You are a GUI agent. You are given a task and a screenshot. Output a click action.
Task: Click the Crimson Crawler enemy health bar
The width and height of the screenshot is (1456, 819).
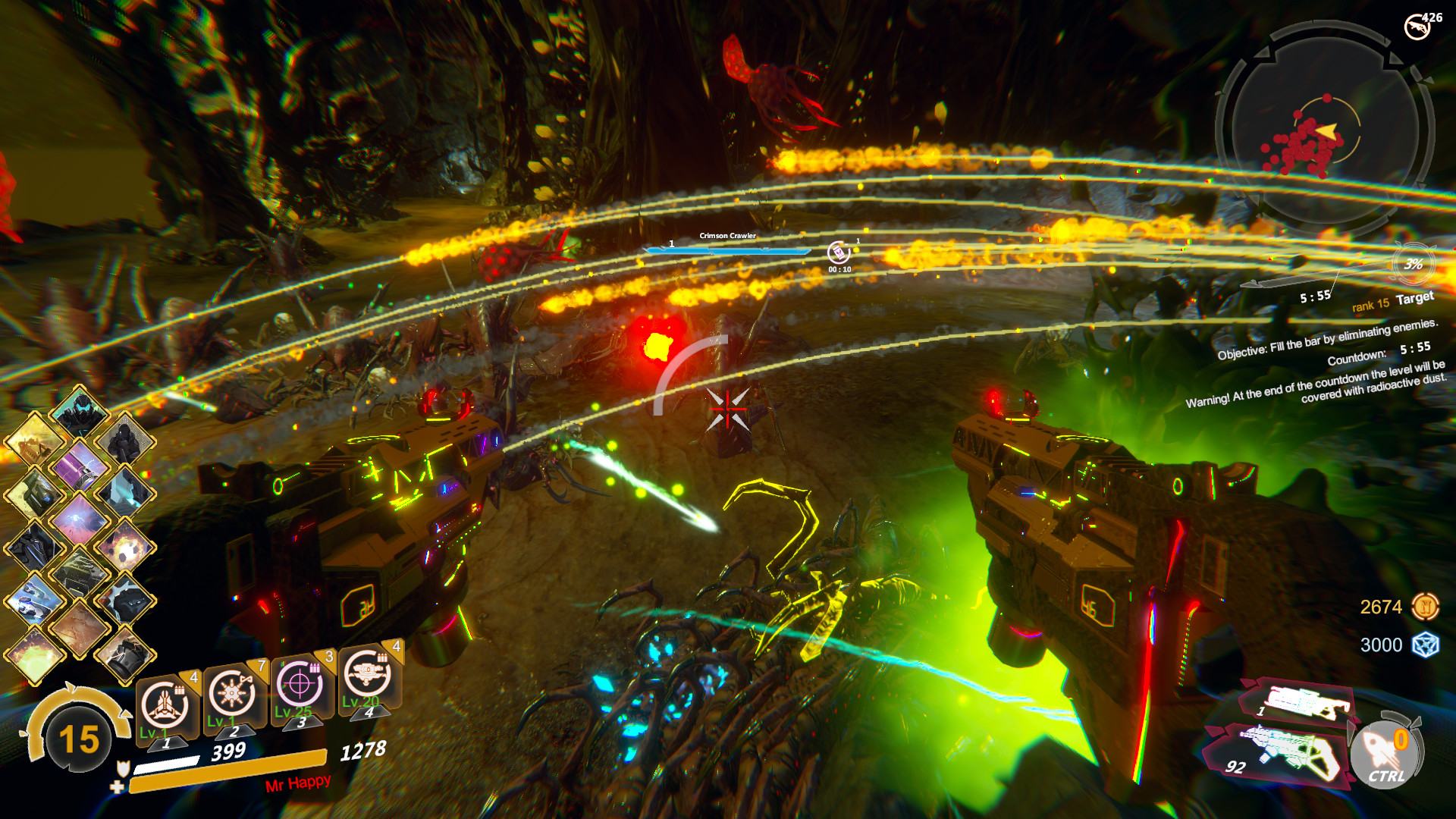tap(728, 250)
